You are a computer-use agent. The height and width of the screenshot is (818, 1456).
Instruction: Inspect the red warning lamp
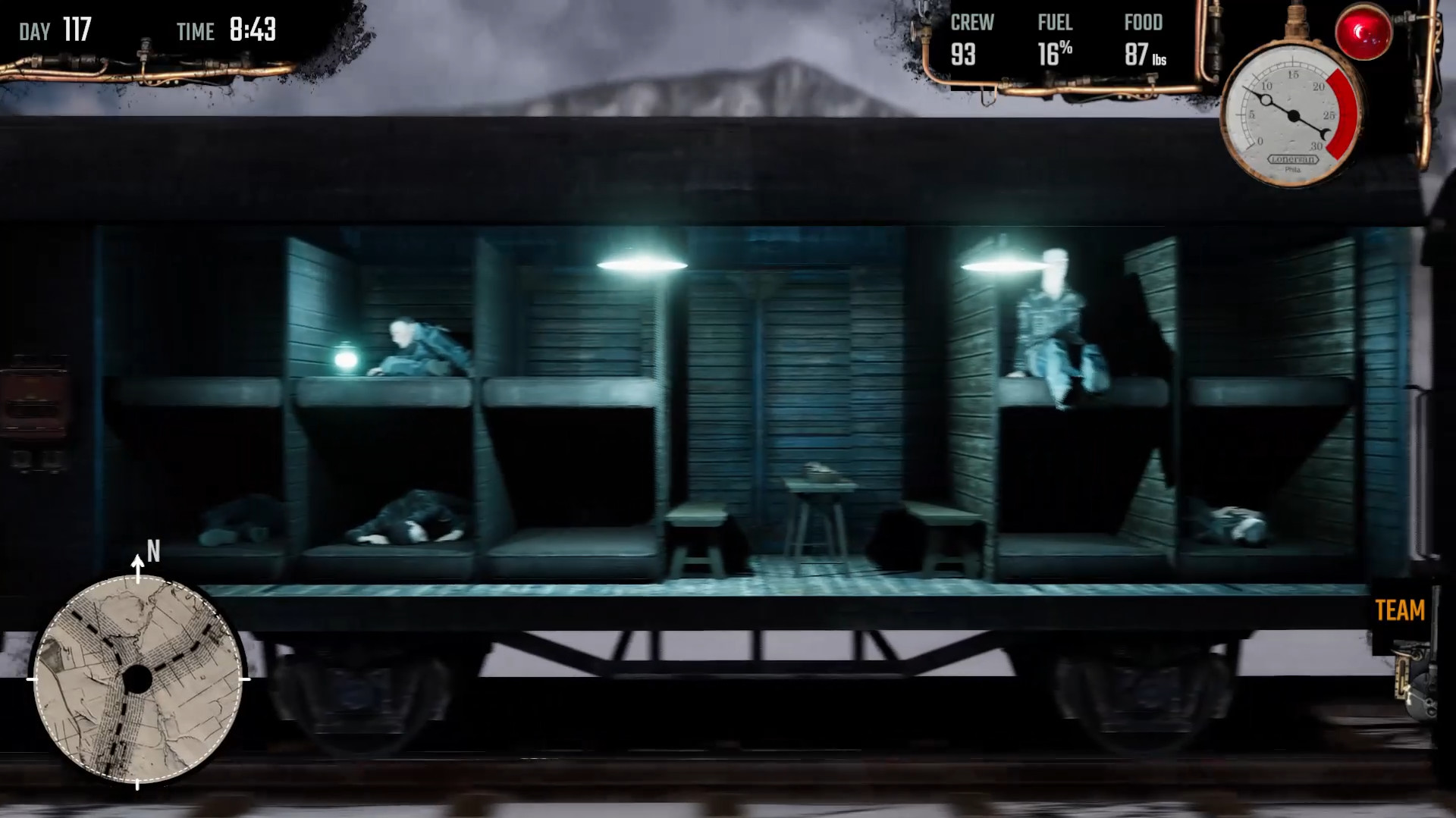point(1364,33)
